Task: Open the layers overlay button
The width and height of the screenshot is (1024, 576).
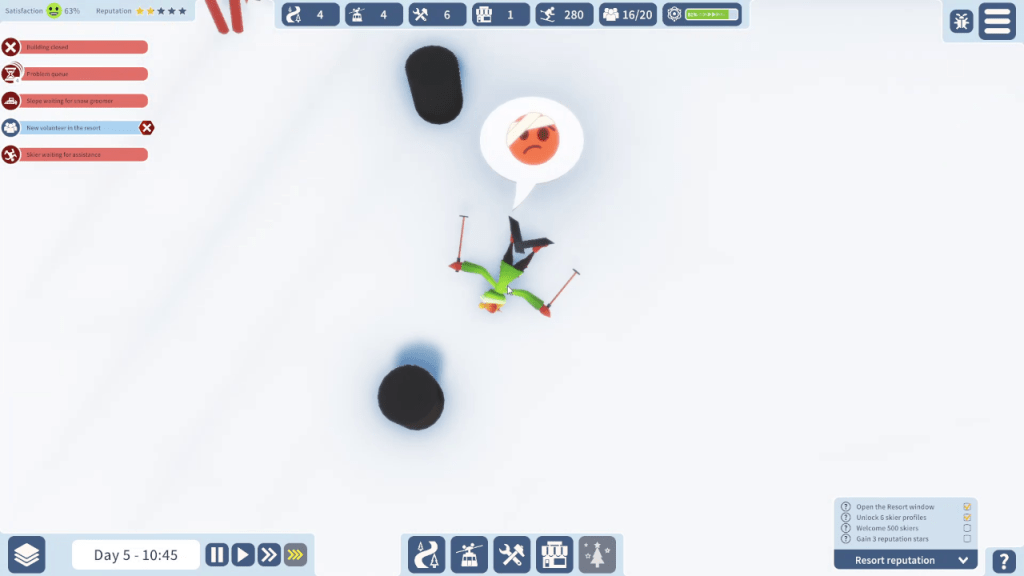Action: (x=27, y=555)
